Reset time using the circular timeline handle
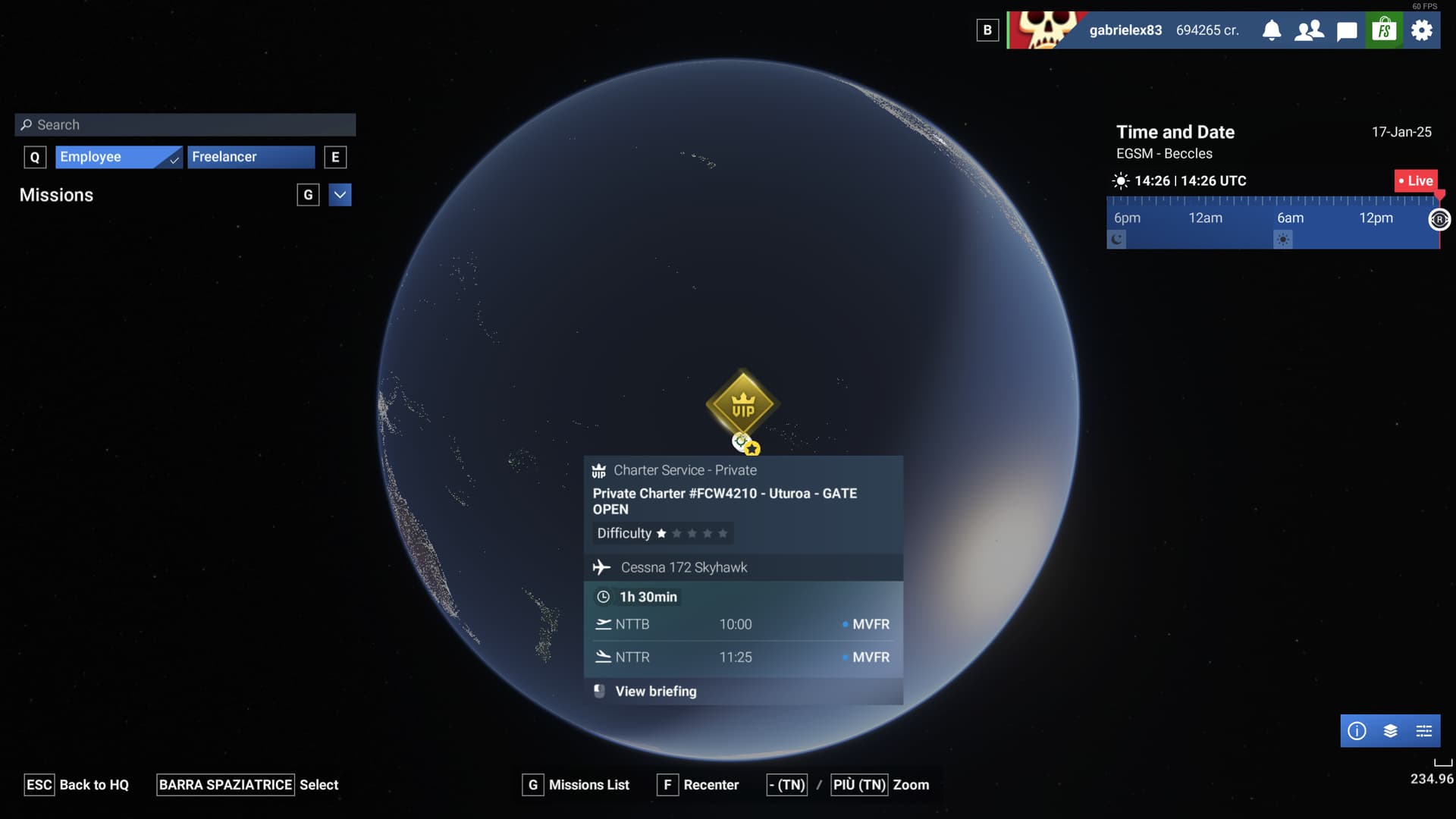The image size is (1456, 819). 1439,219
